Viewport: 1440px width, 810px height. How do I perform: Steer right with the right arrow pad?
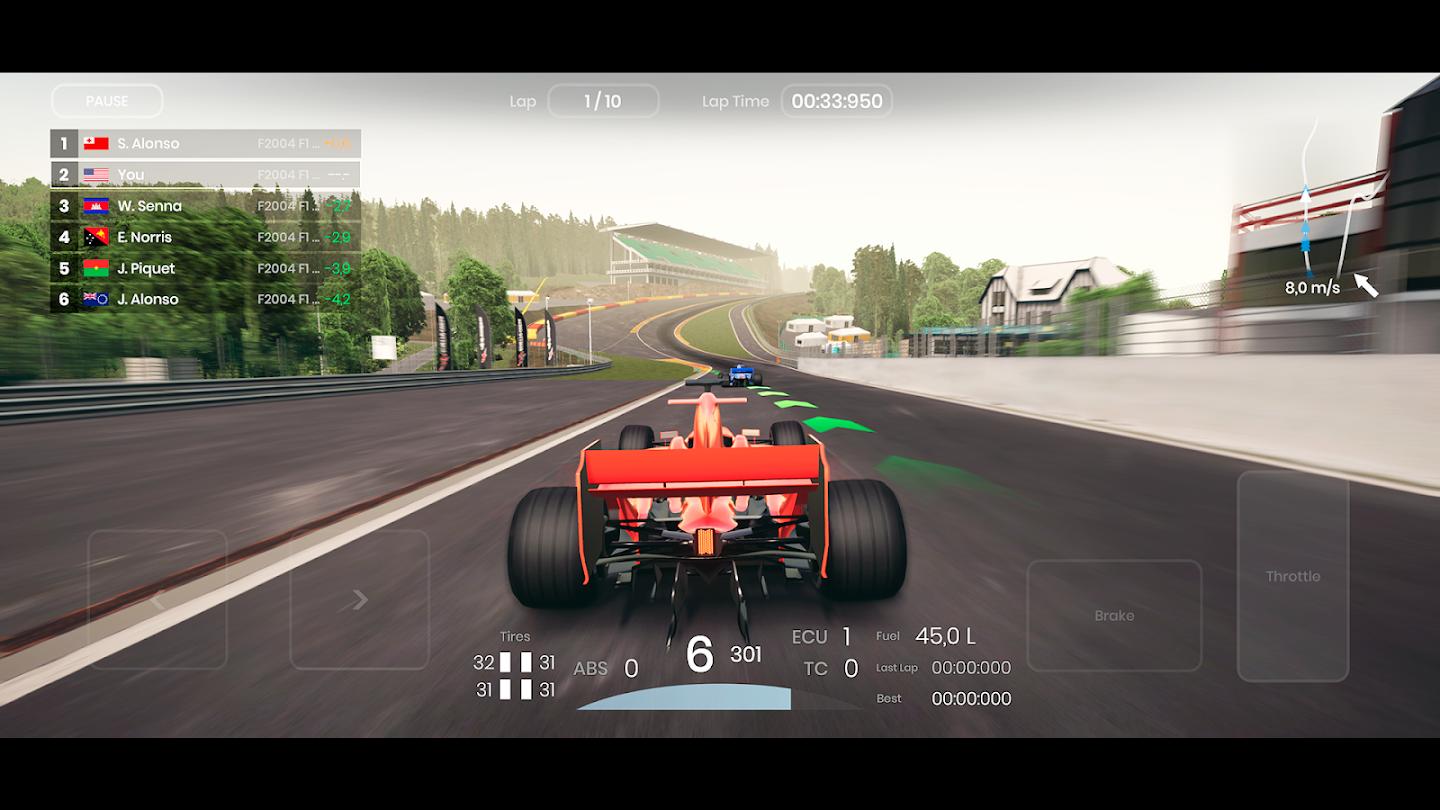pos(359,599)
